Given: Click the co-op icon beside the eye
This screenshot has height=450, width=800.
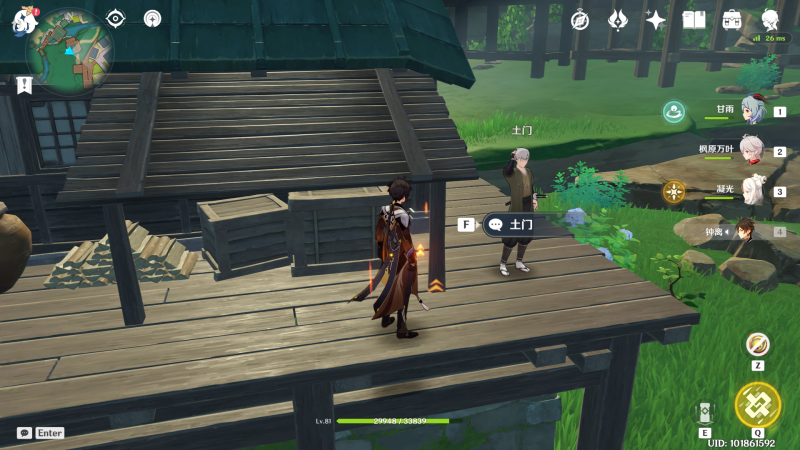Looking at the screenshot, I should click(152, 18).
